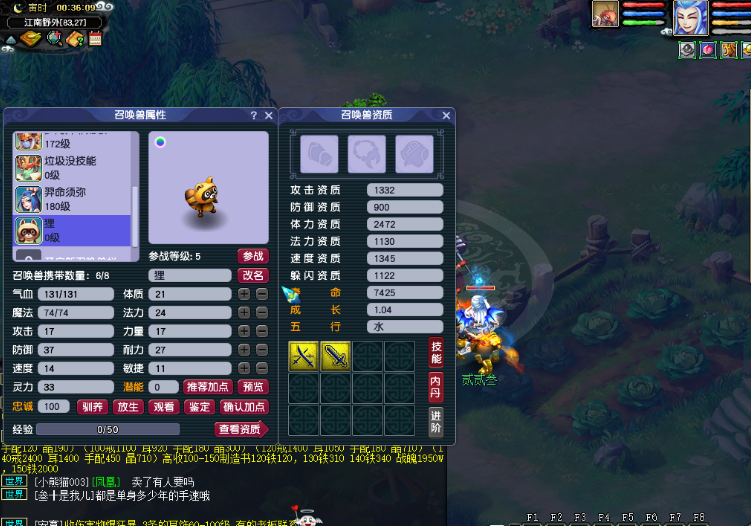Switch to the 内丹 inner elixir tab

tap(436, 386)
